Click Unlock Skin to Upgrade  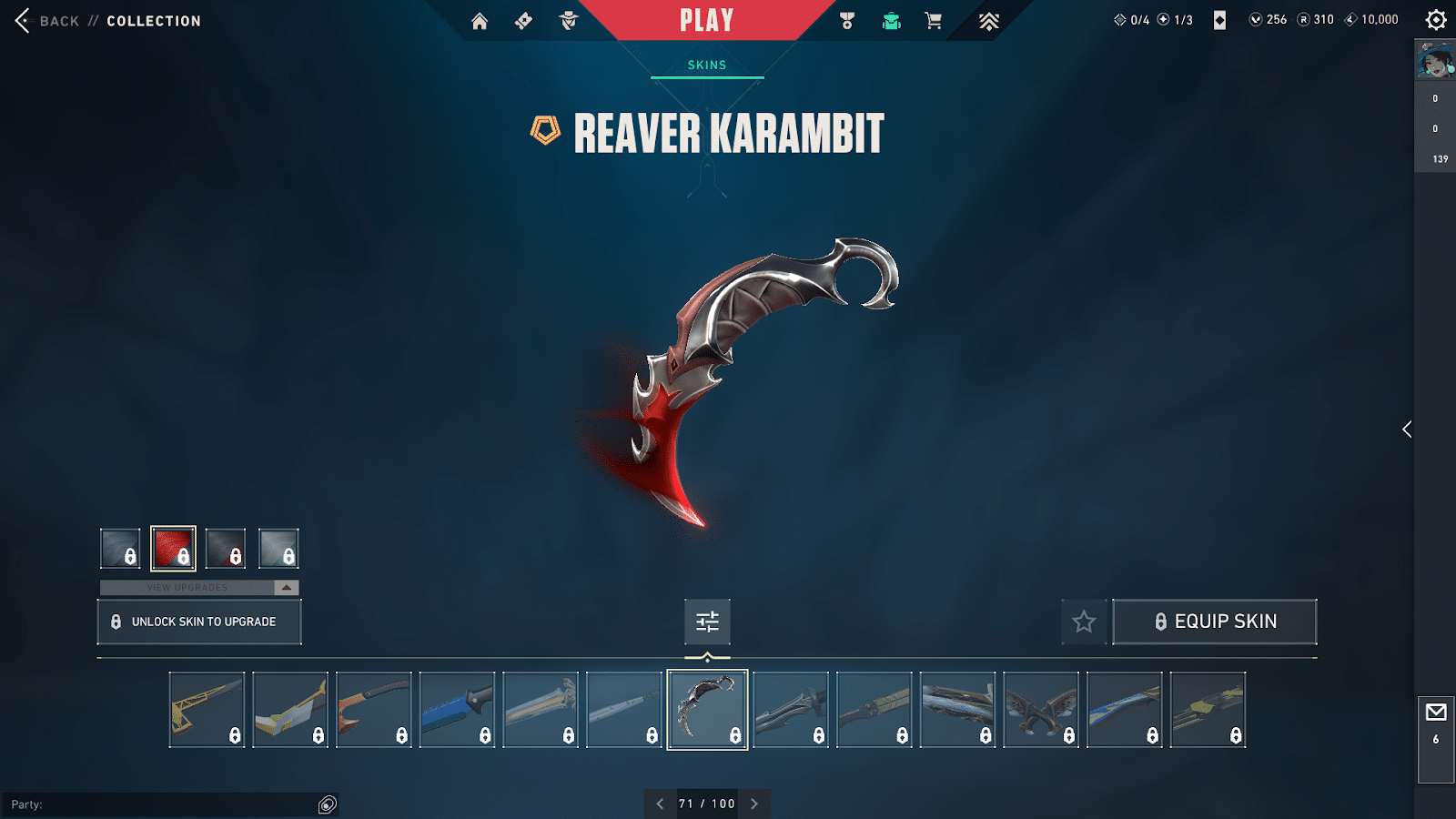point(199,622)
